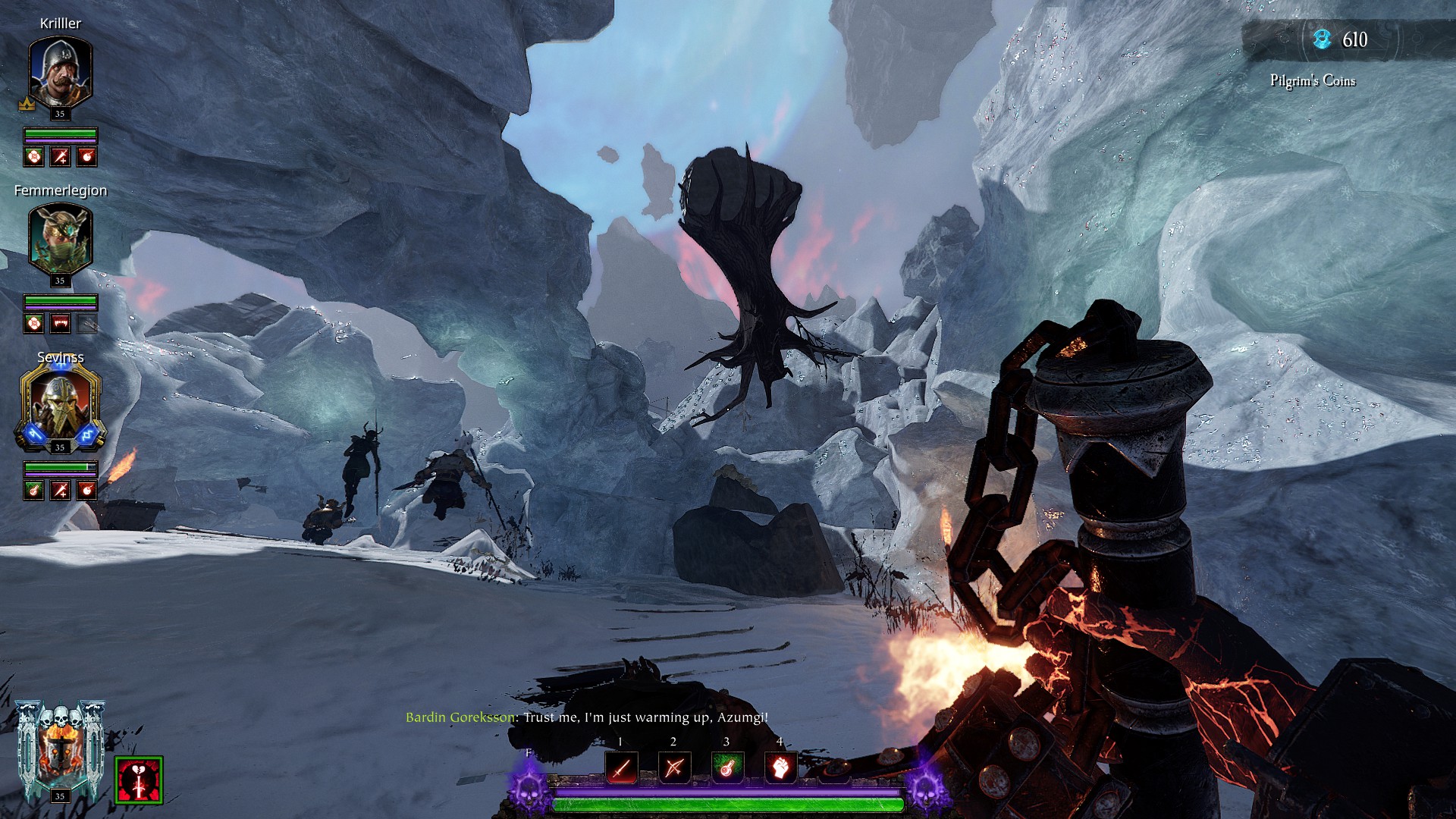1456x819 pixels.
Task: Click Kriller's teammate portrait
Action: (60, 73)
